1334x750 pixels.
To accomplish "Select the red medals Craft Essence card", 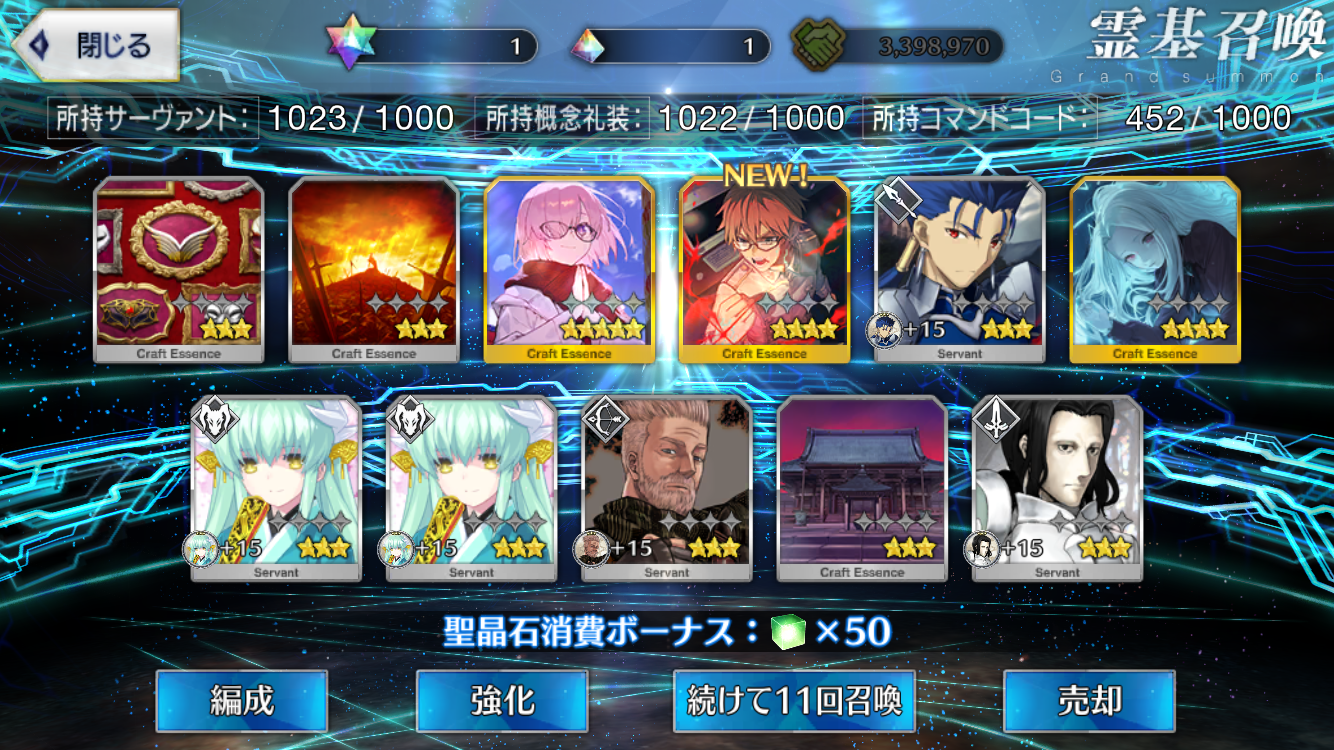I will pyautogui.click(x=179, y=268).
